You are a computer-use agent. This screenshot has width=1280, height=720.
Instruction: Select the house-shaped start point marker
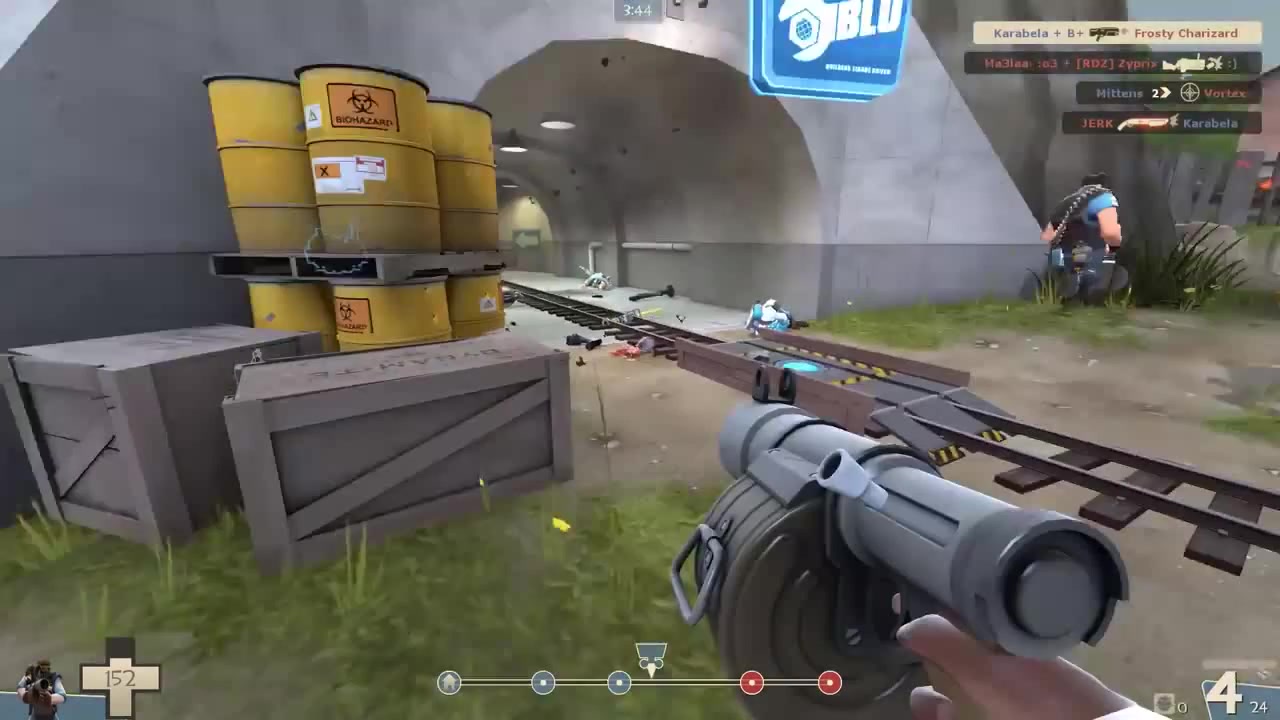tap(449, 683)
